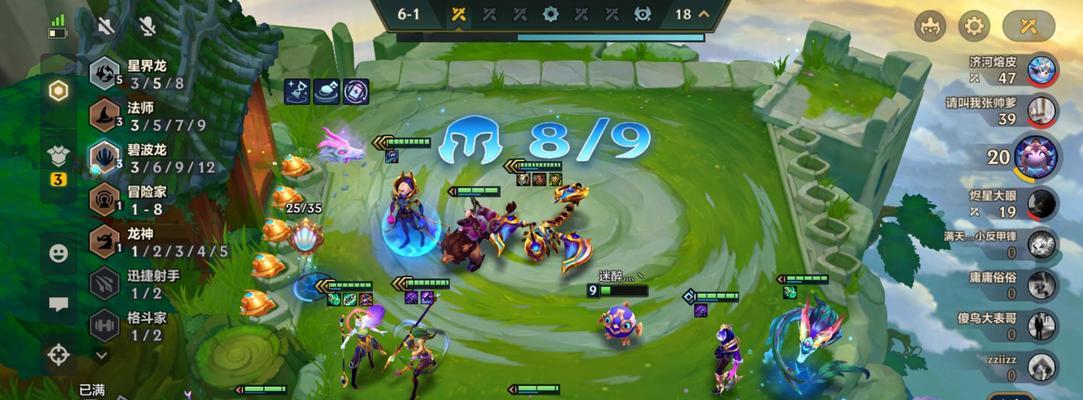Open the settings gear in the top-right
The width and height of the screenshot is (1083, 400).
pyautogui.click(x=974, y=25)
